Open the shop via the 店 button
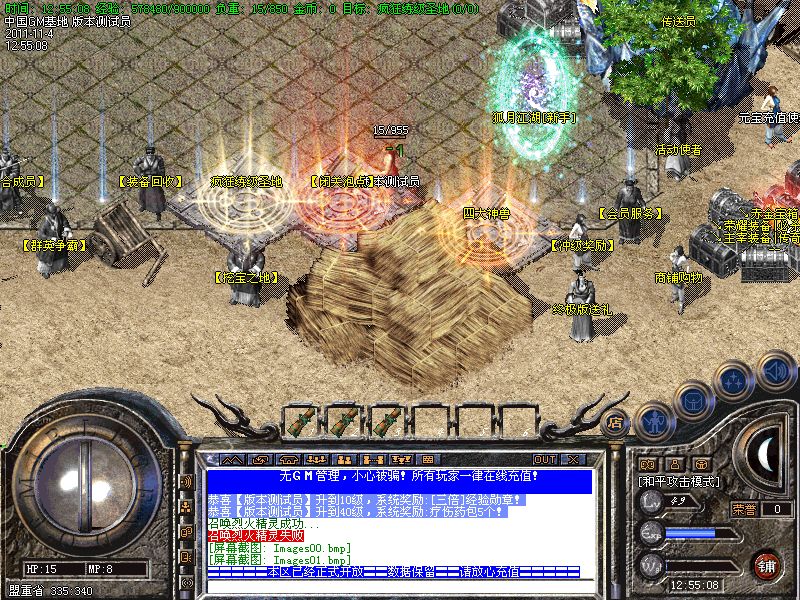This screenshot has width=800, height=600. tap(617, 421)
